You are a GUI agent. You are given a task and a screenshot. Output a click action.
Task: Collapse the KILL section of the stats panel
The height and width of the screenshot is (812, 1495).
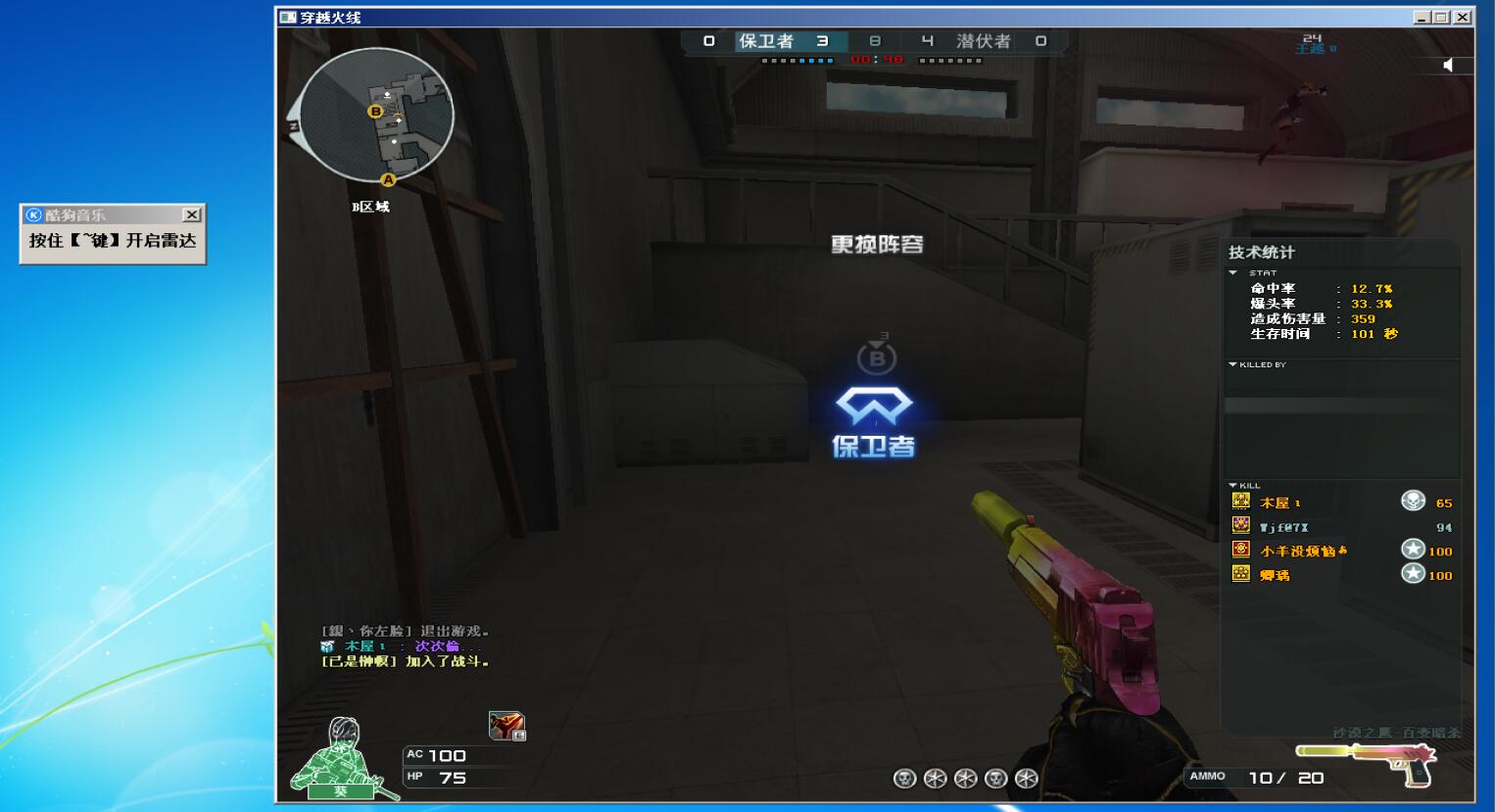[x=1230, y=485]
